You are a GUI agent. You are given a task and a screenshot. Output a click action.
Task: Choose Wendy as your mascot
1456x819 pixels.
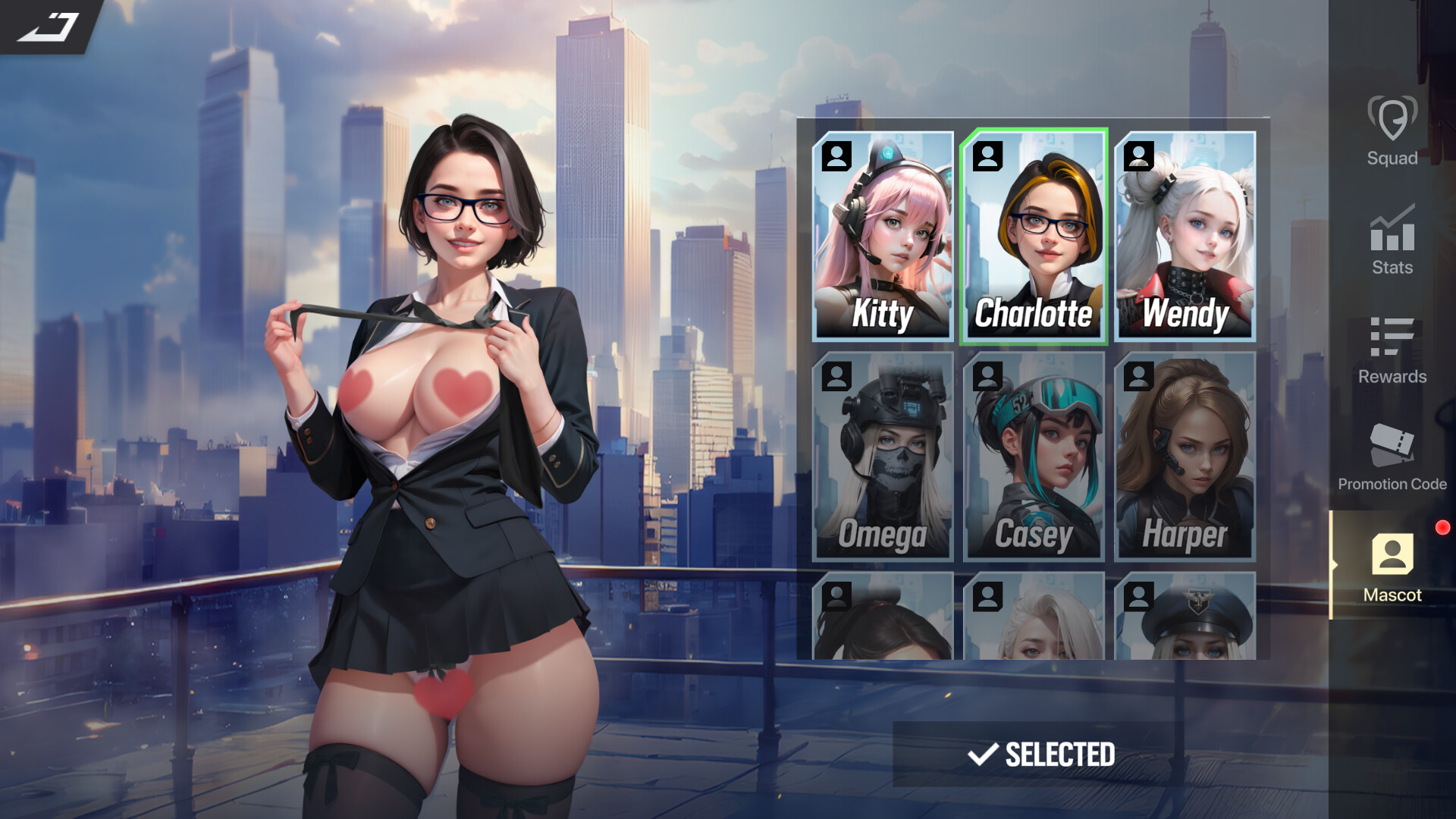[1185, 235]
